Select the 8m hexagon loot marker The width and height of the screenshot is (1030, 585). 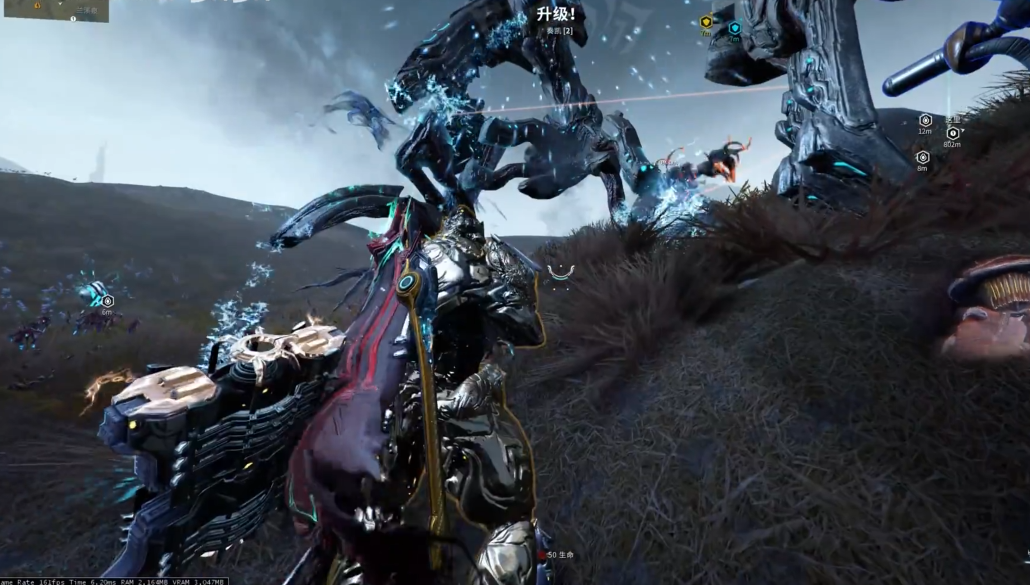(923, 157)
